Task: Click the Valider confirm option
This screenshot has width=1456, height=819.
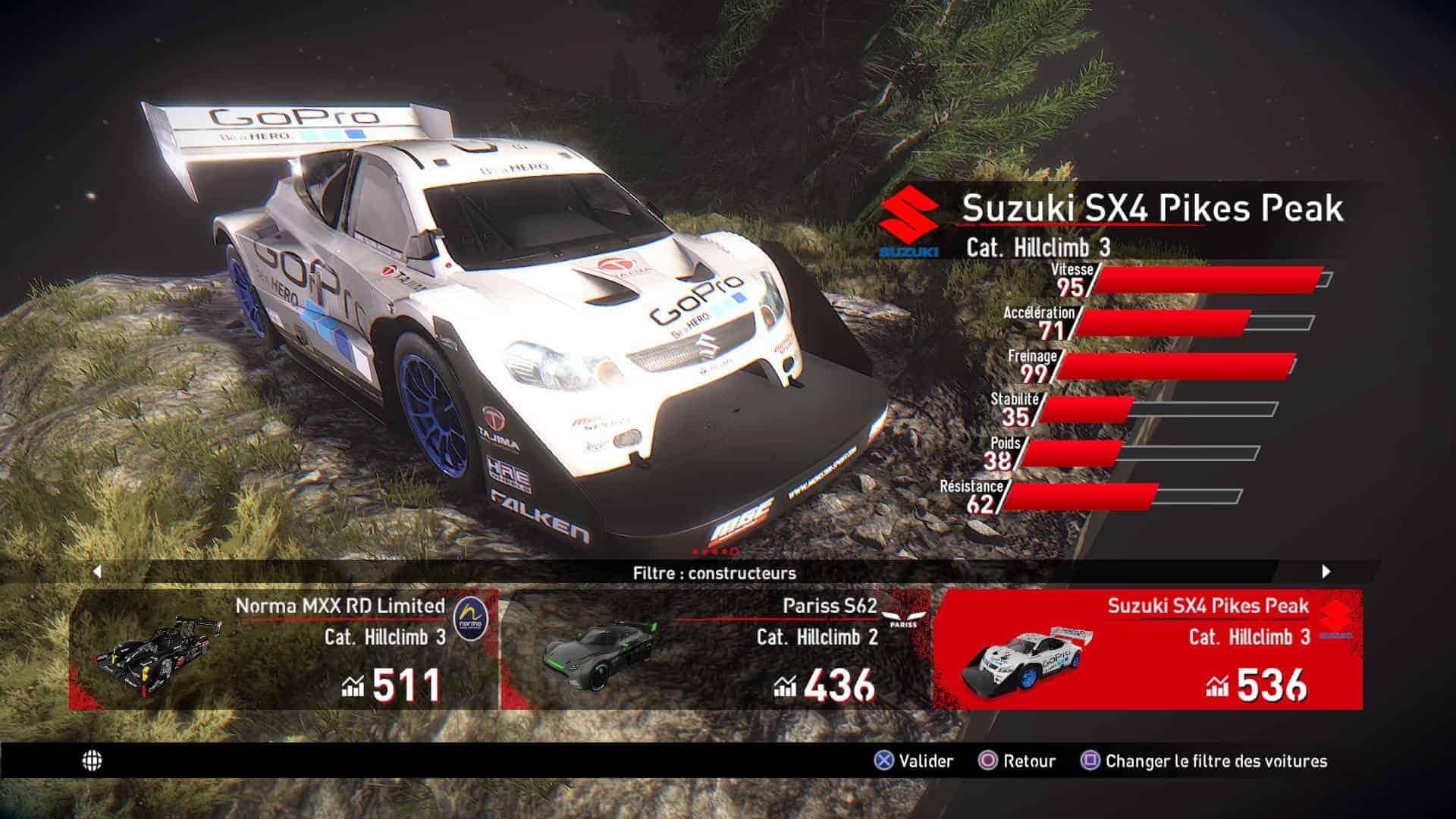Action: [914, 761]
